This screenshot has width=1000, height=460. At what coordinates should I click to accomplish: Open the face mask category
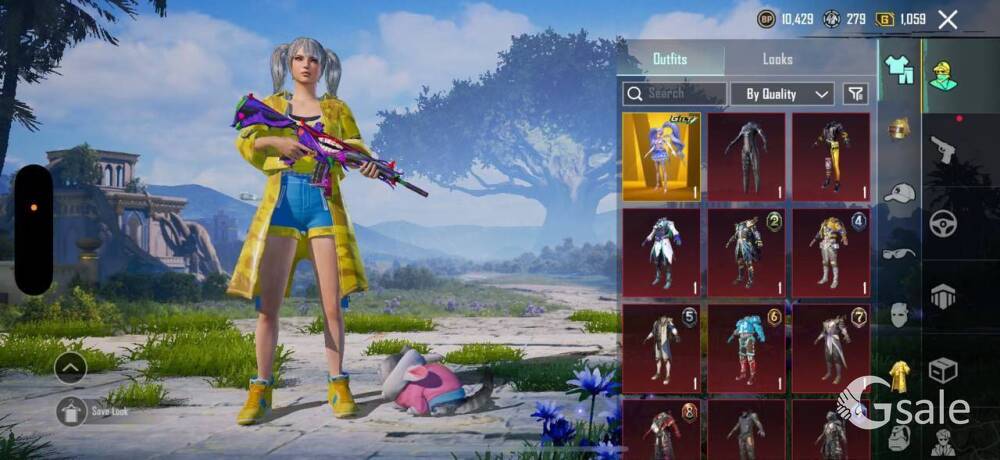coord(900,314)
